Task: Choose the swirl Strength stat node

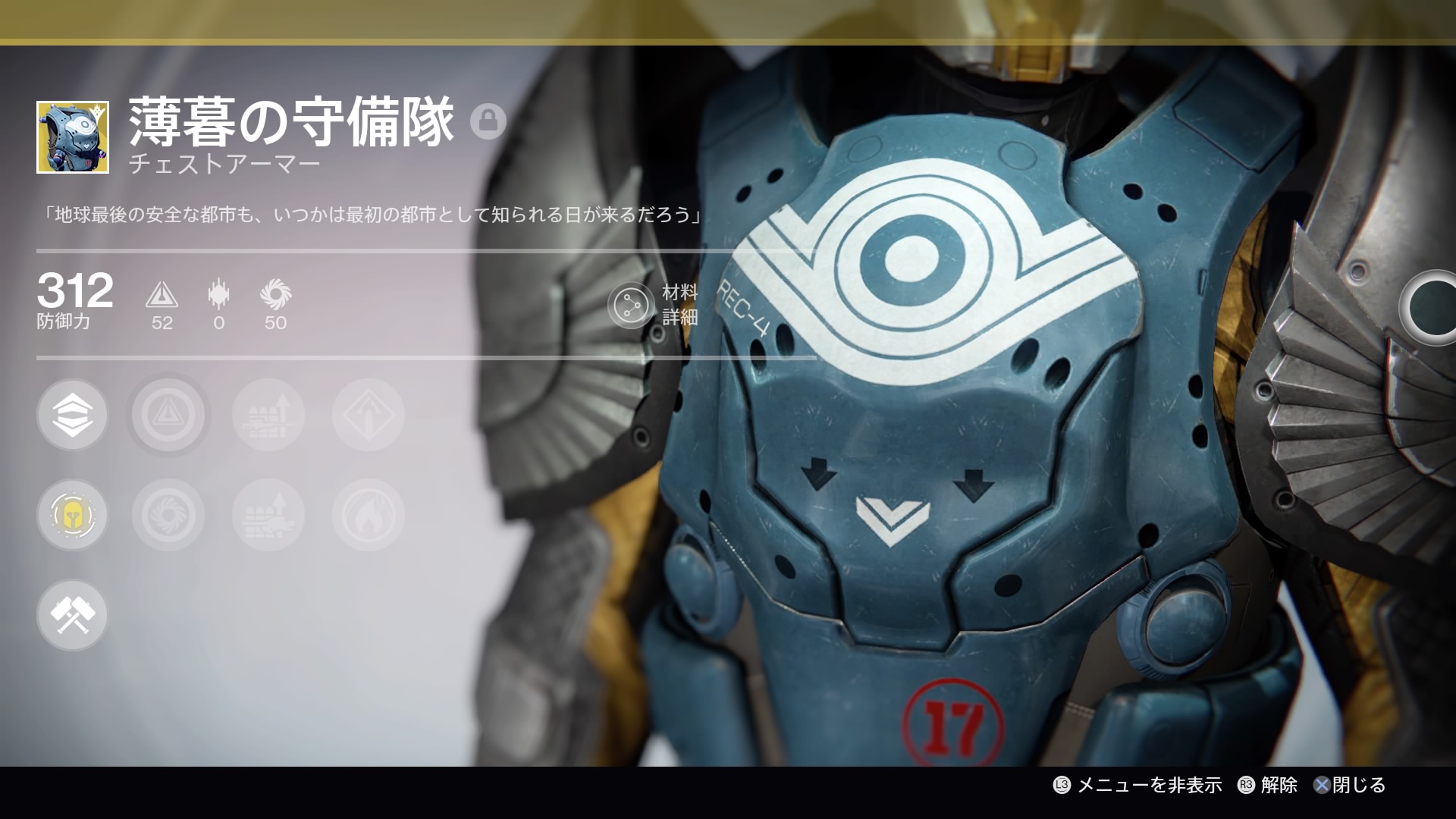Action: tap(168, 516)
